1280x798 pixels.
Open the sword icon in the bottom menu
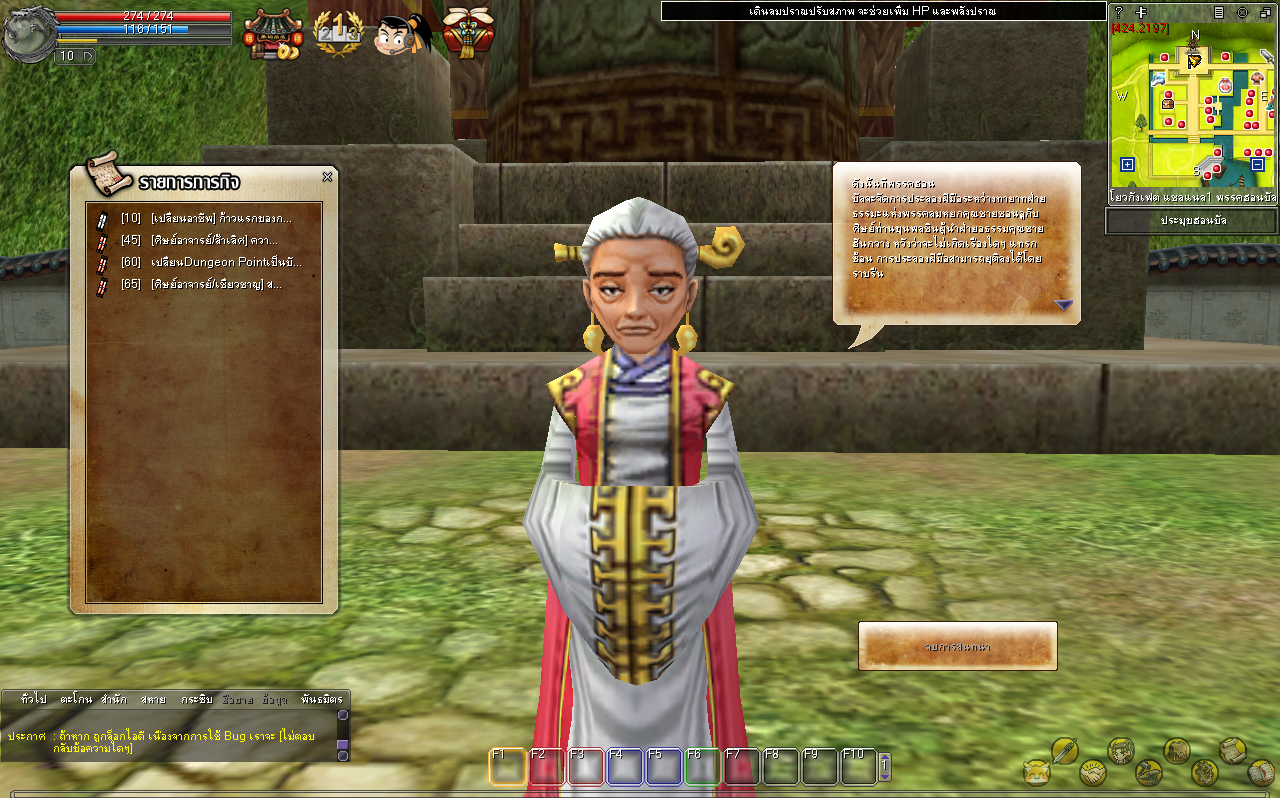(x=1064, y=750)
